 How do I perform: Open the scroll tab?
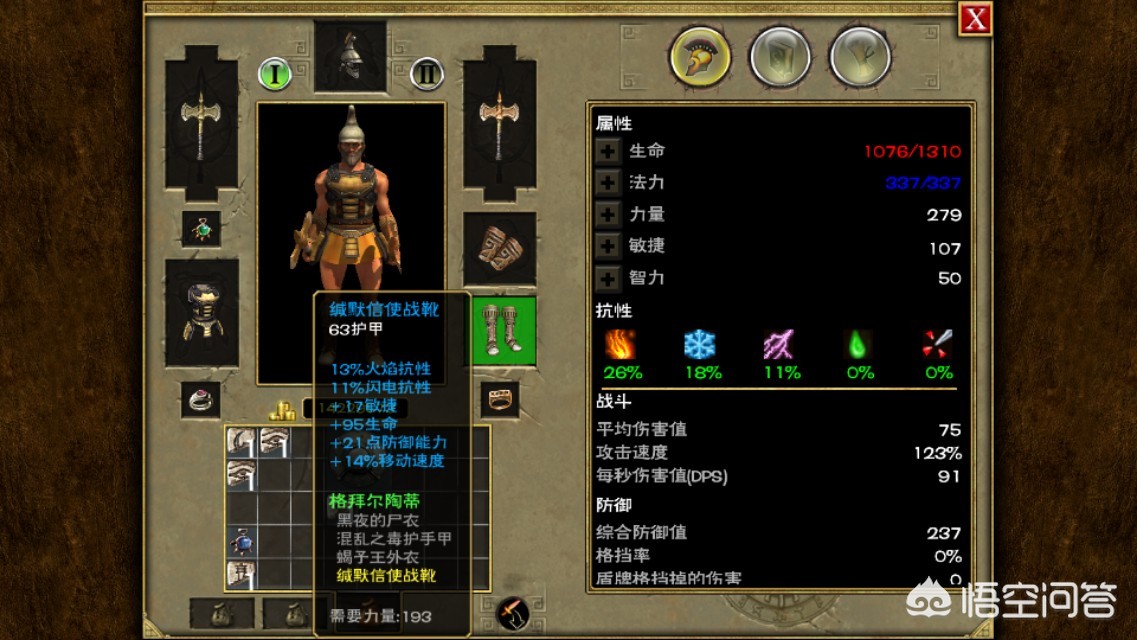click(x=859, y=55)
